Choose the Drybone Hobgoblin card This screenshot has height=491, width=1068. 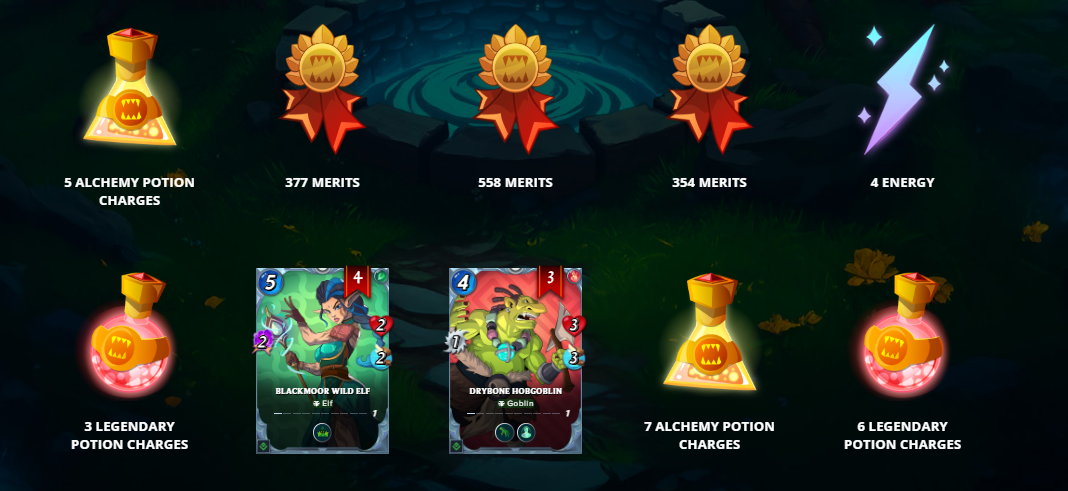[x=515, y=360]
